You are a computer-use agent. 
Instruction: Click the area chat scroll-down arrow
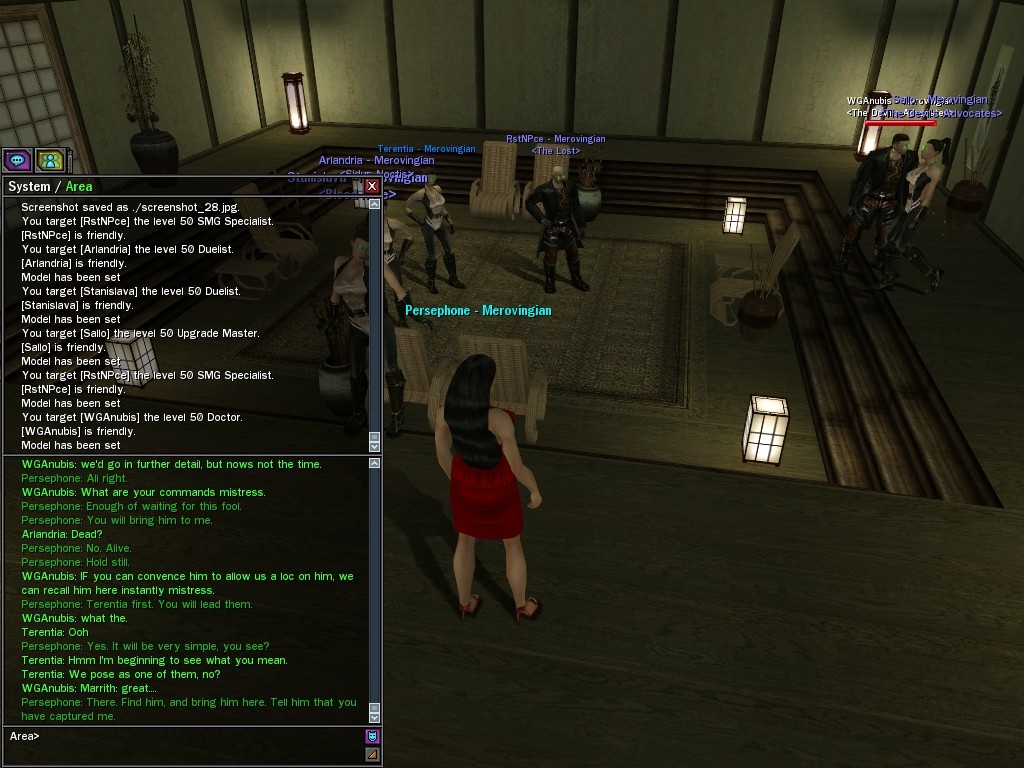[375, 717]
